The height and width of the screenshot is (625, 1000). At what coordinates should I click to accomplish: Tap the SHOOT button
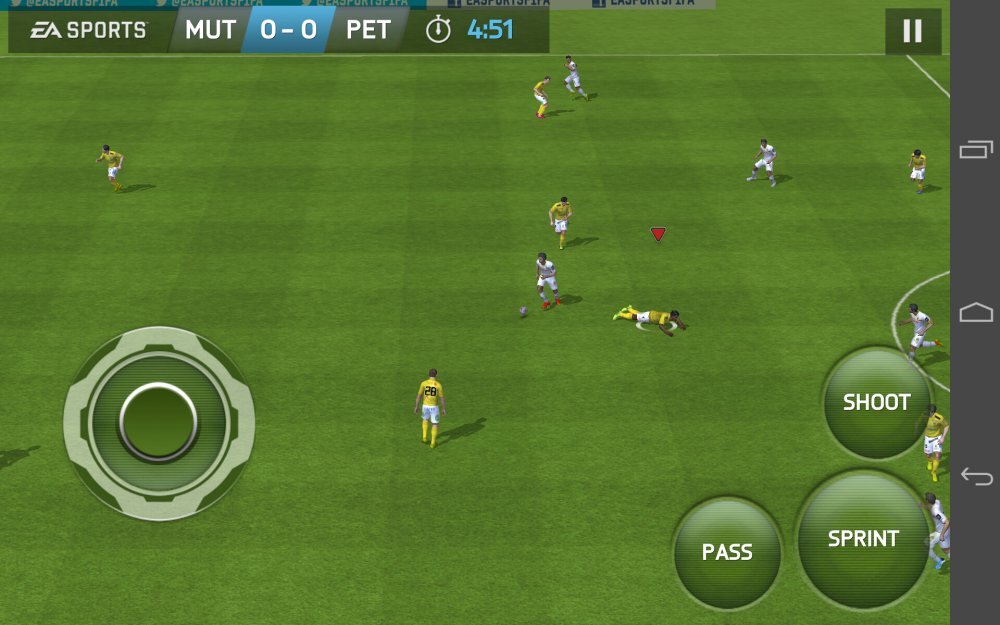[x=876, y=403]
